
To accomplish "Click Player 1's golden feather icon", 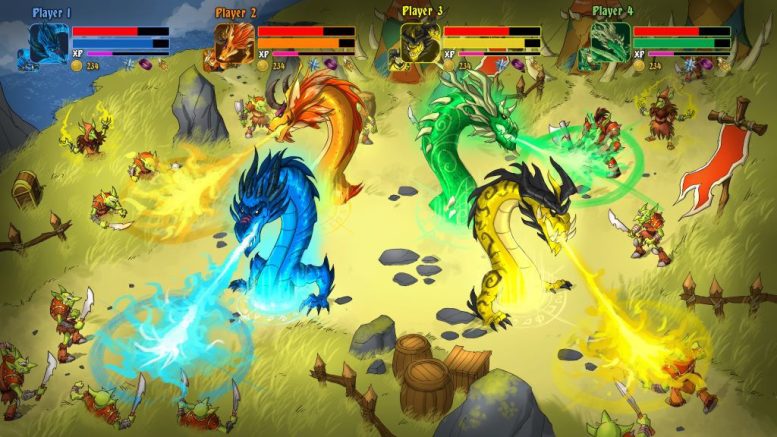I will [x=162, y=65].
